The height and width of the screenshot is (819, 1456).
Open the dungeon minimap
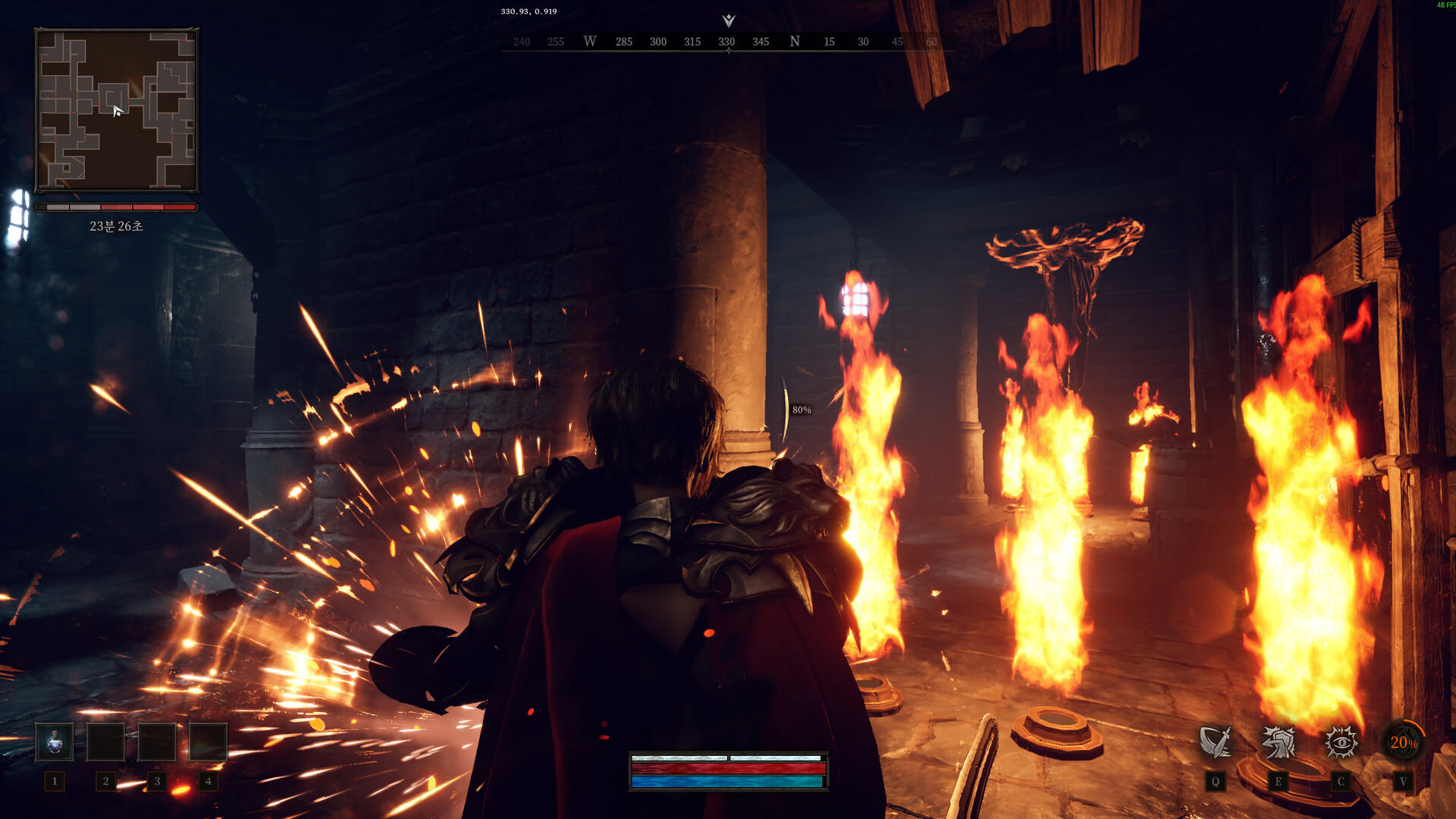click(x=117, y=111)
